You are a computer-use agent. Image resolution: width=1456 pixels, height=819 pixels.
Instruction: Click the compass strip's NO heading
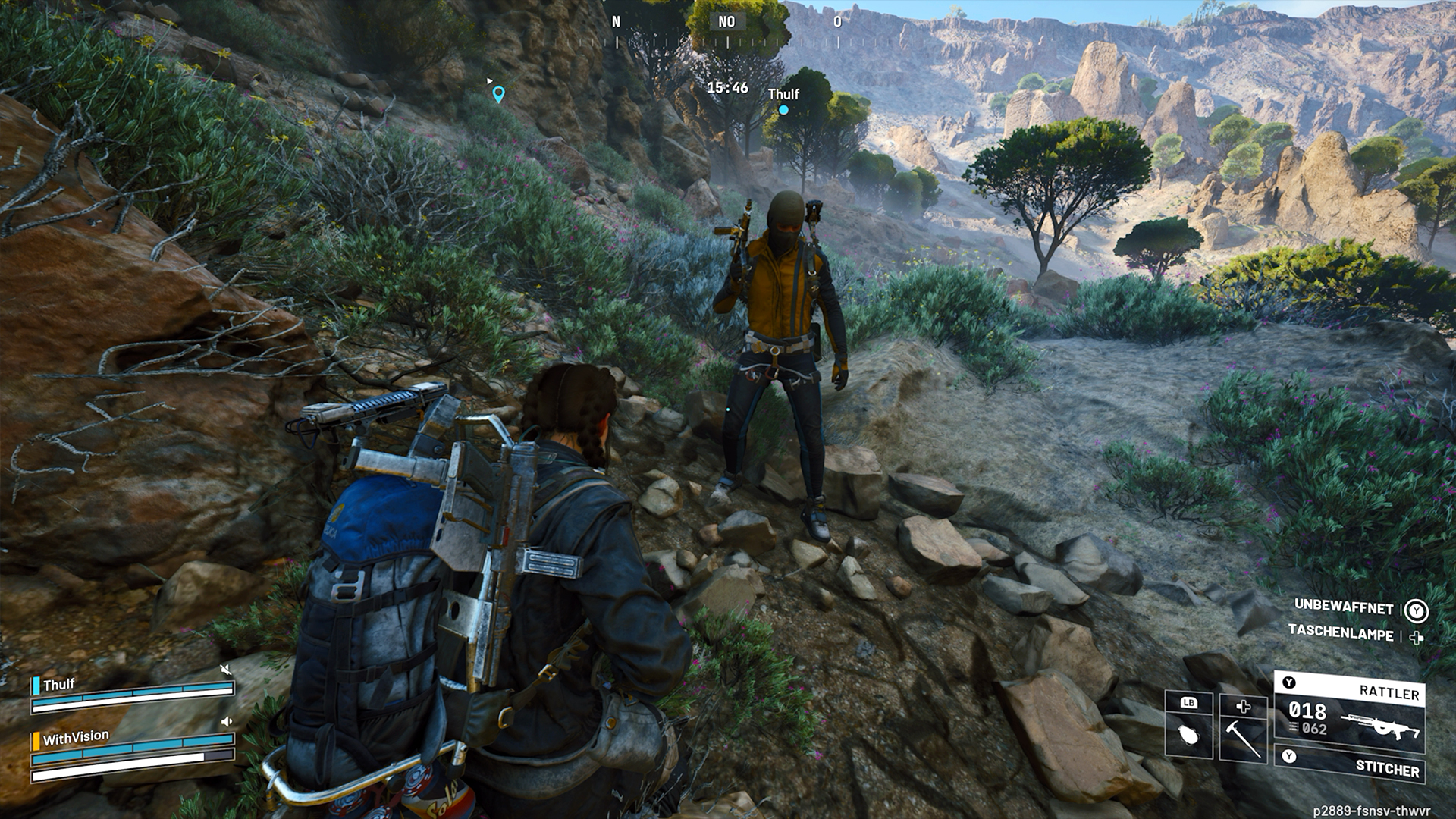726,22
